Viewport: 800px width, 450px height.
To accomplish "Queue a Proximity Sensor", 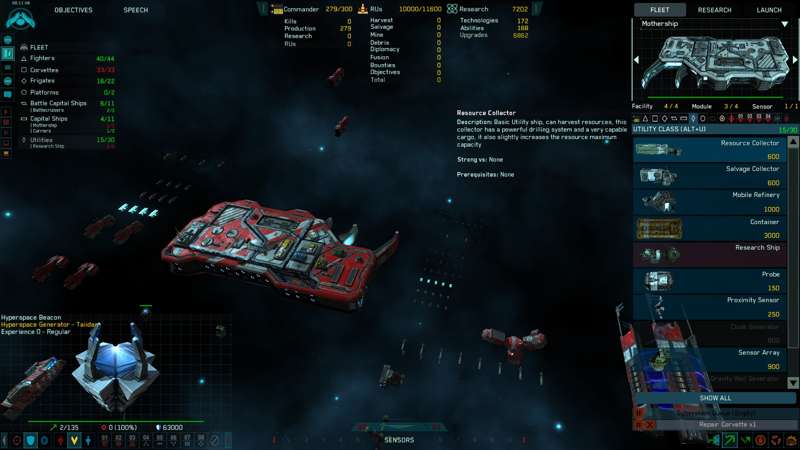I will tap(710, 306).
